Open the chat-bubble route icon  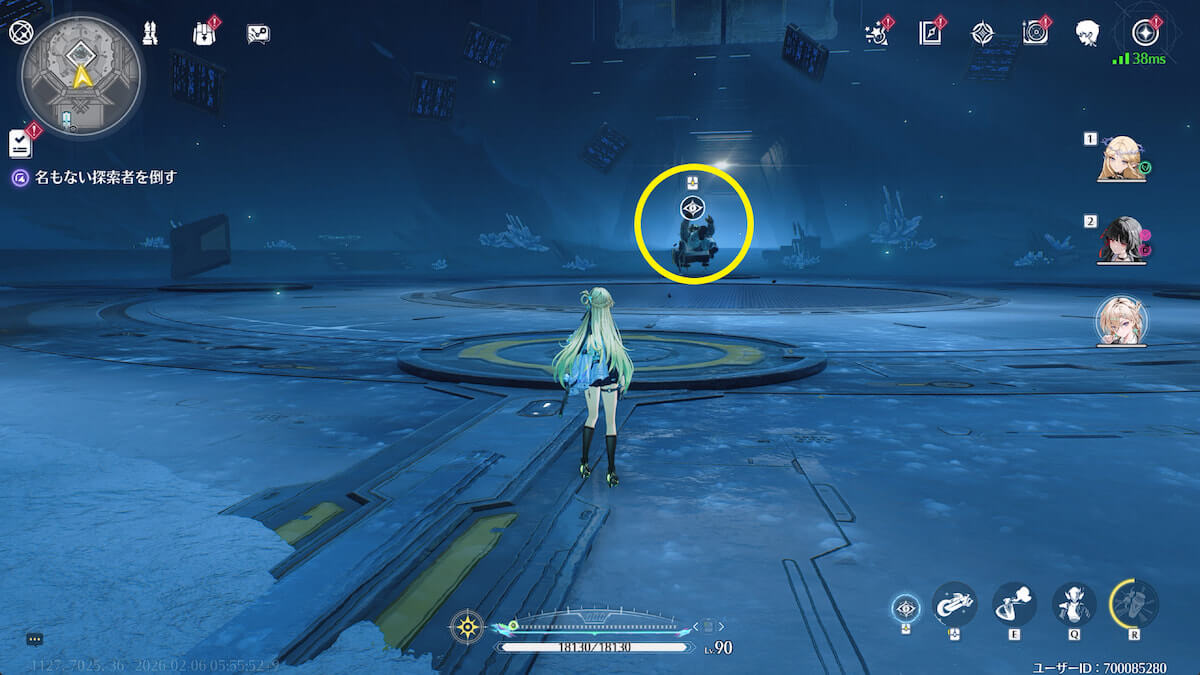[258, 34]
